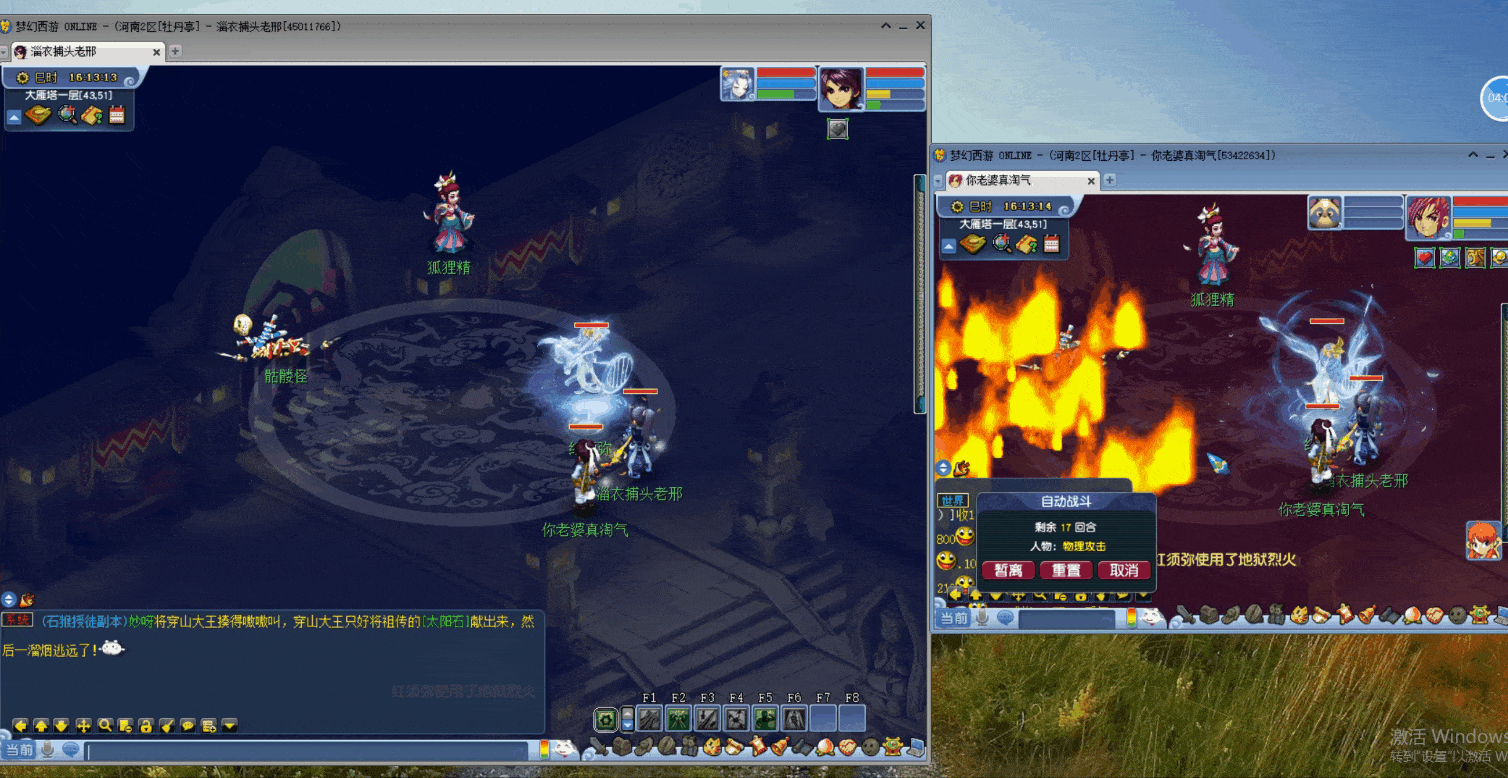Toggle the chat lock padlock icon

tap(145, 725)
